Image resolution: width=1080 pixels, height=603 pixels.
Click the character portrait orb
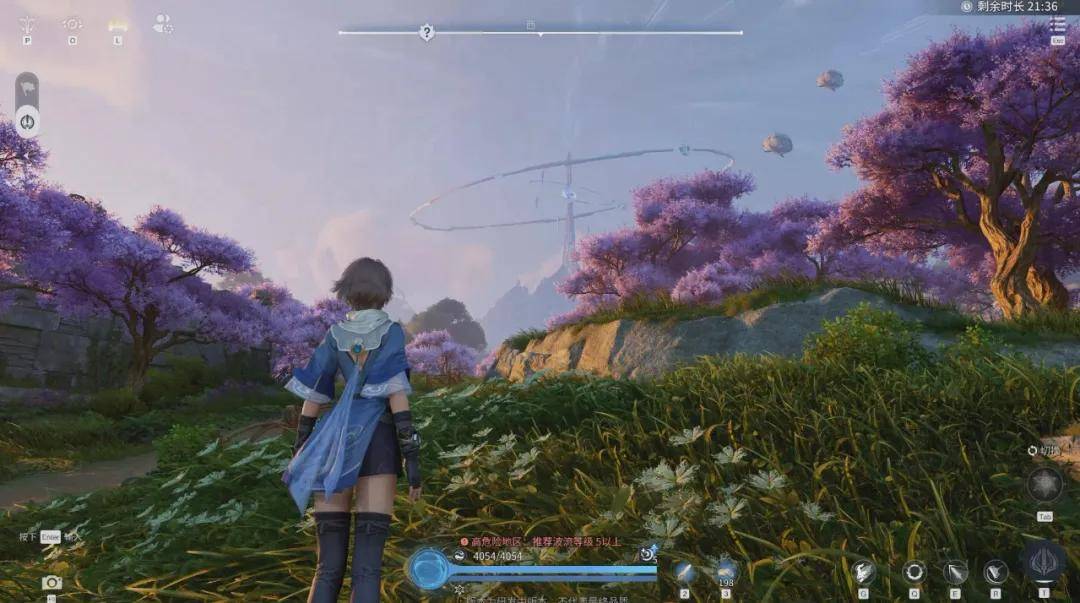pyautogui.click(x=429, y=568)
